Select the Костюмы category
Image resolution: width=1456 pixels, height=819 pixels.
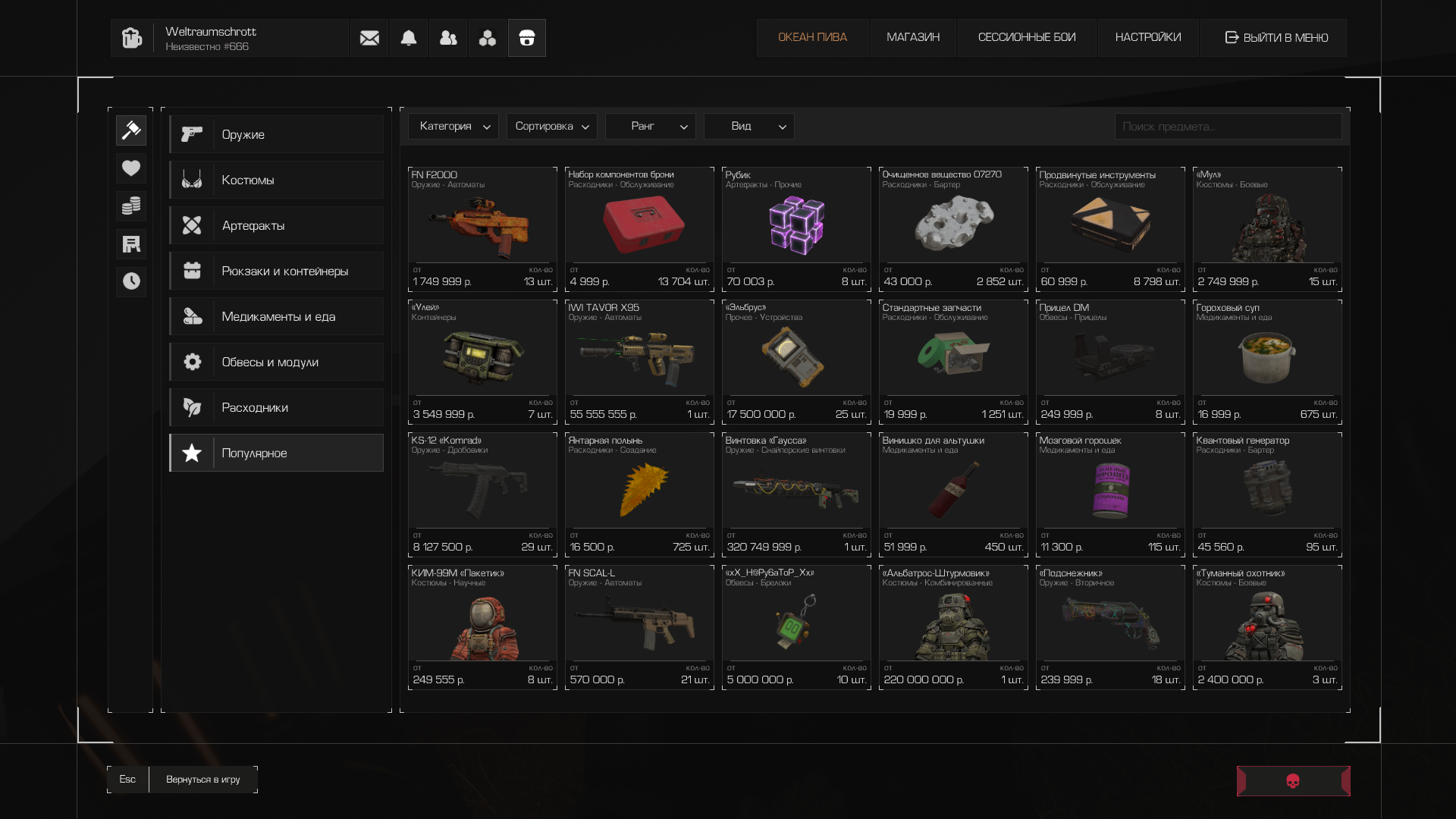pos(276,180)
